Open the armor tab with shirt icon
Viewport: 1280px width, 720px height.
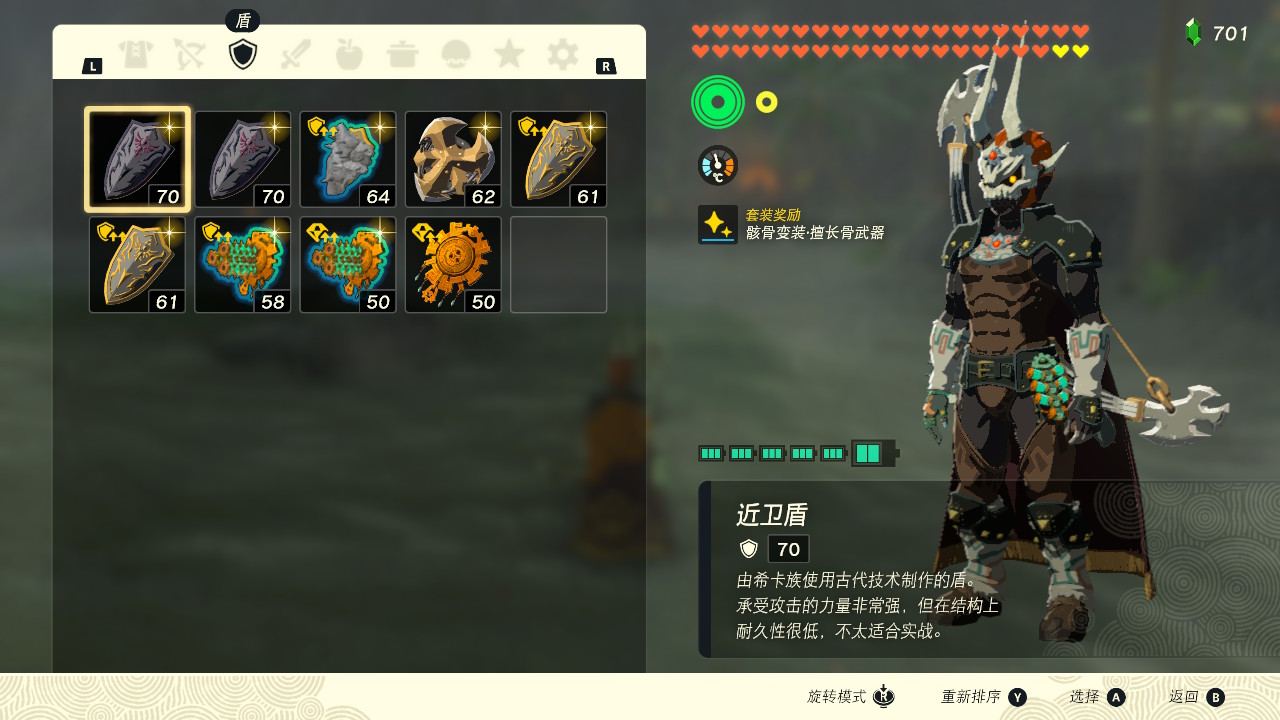coord(136,54)
